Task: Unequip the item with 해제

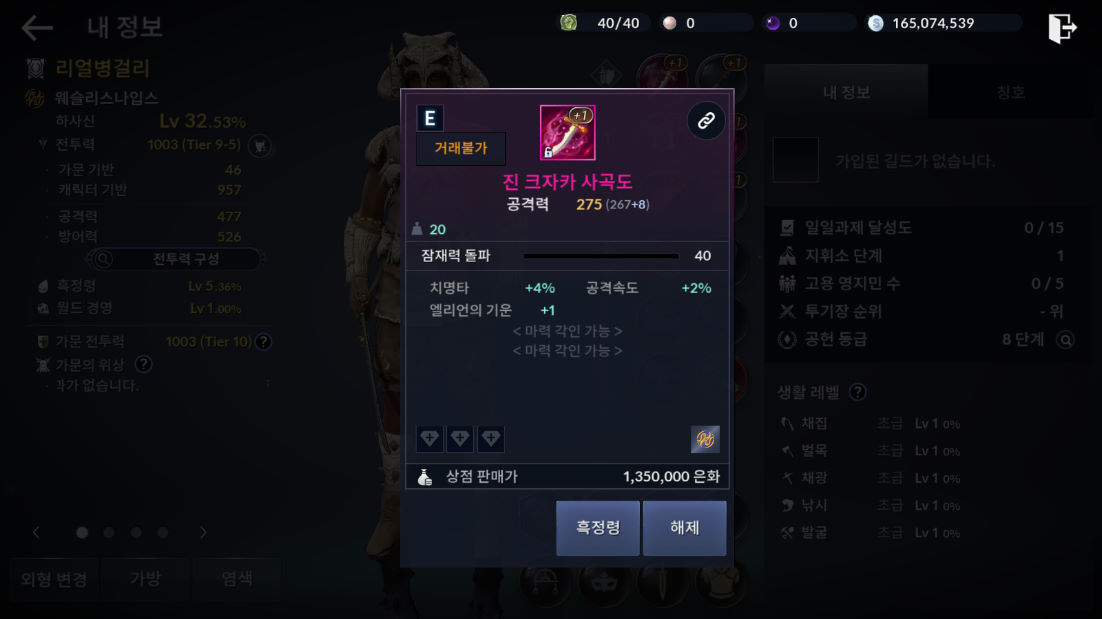Action: tap(684, 528)
